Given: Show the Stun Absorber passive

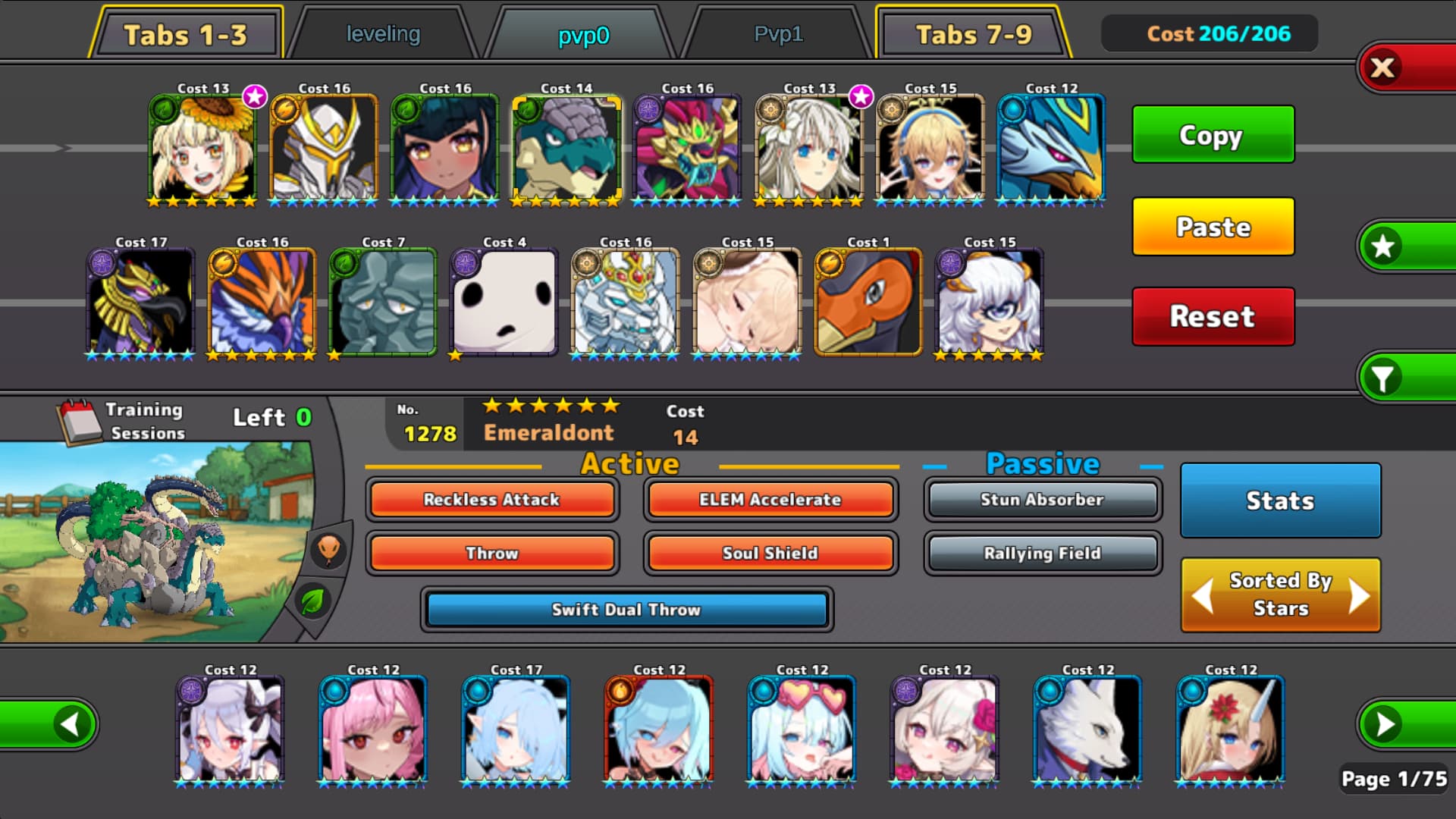Looking at the screenshot, I should click(1042, 500).
